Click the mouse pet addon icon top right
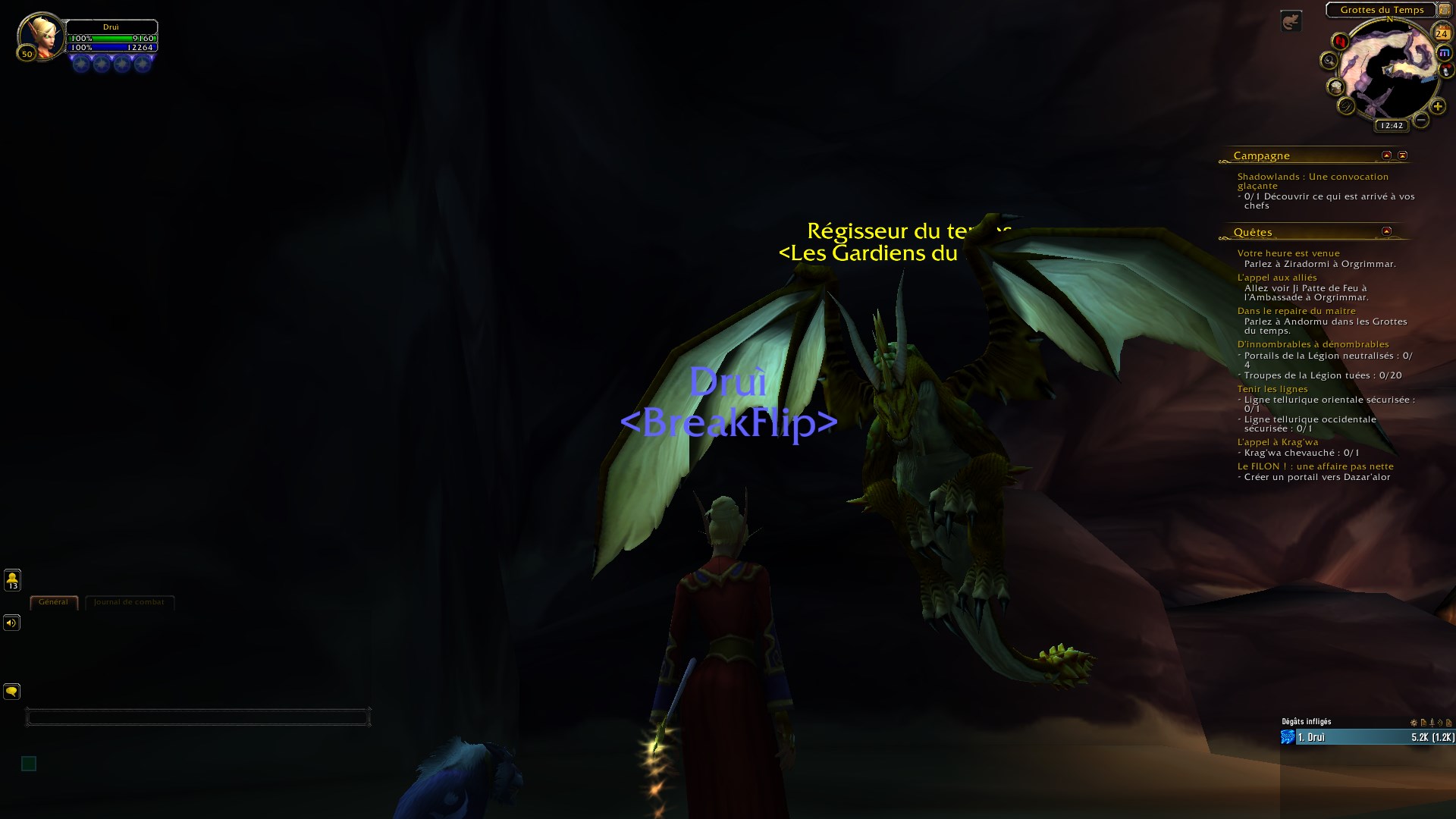1456x819 pixels. 1291,20
